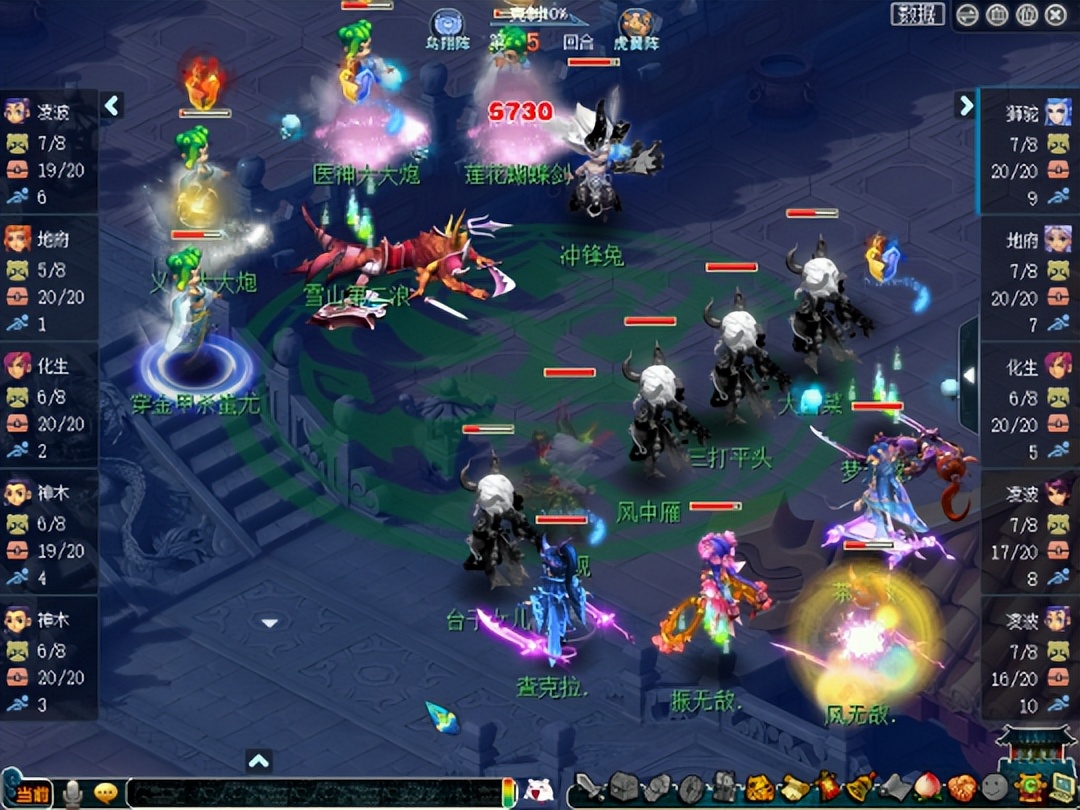Select the 虎翼阵 formation icon
The image size is (1080, 810).
(x=635, y=24)
